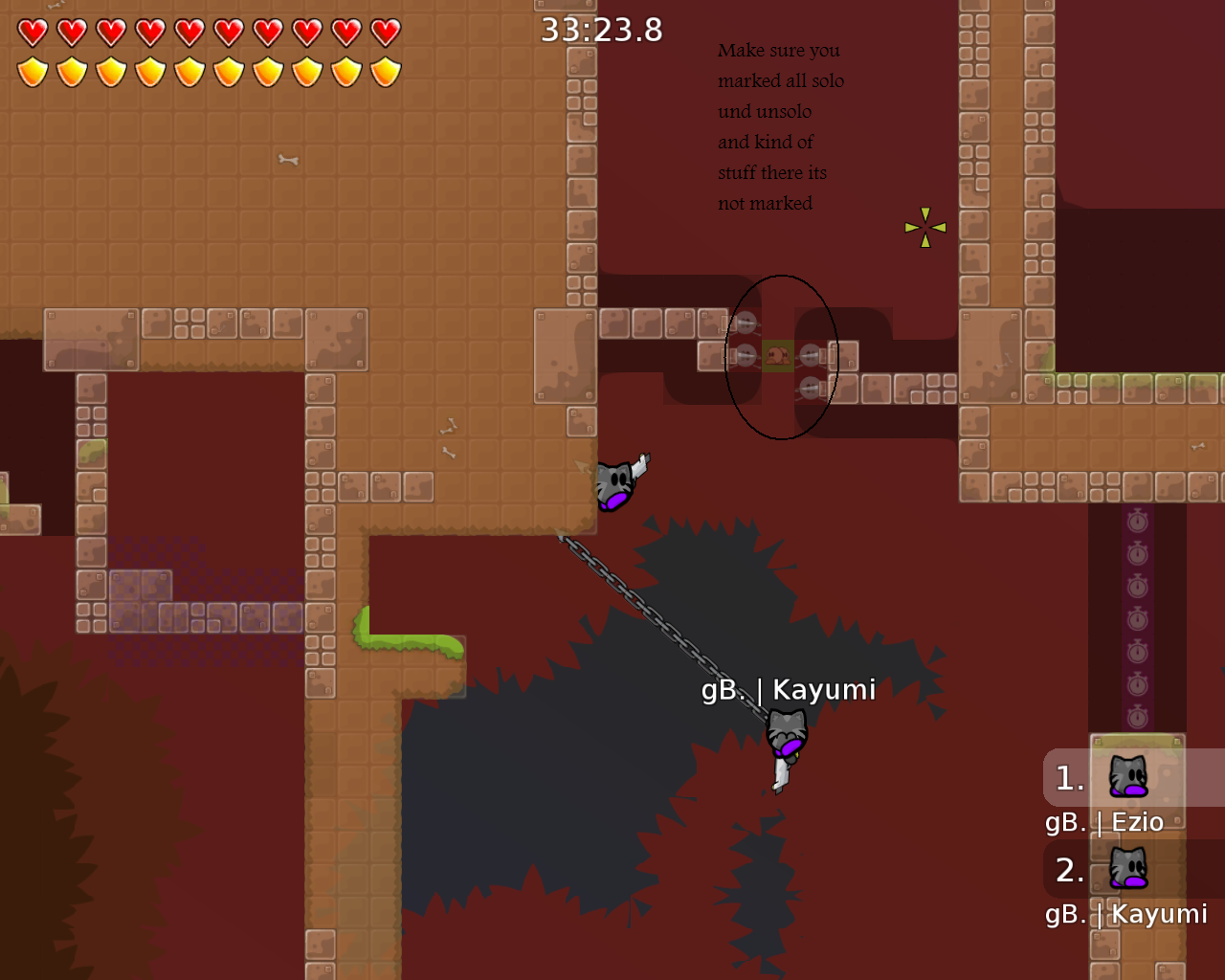Click the gB. | Ezio leaderboard label
The width and height of the screenshot is (1225, 980).
(x=1104, y=822)
